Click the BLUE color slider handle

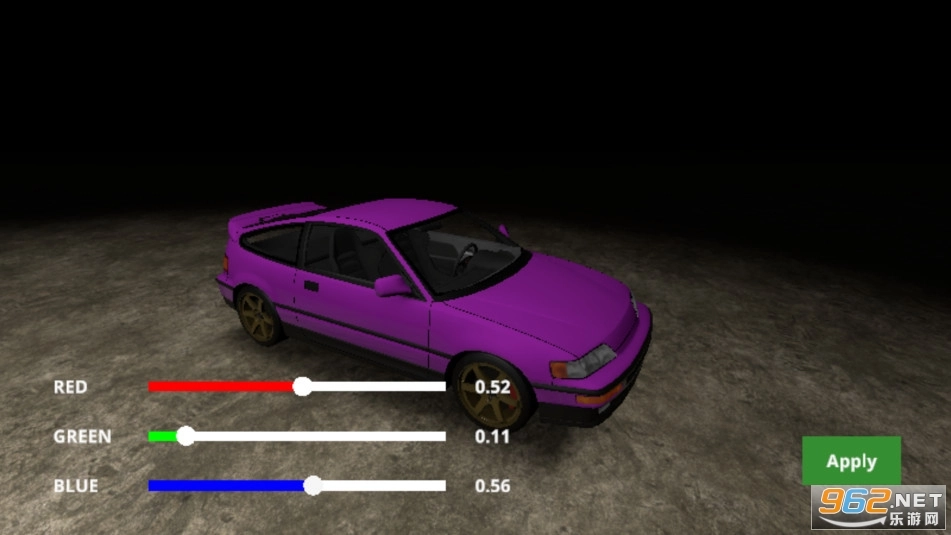point(312,486)
